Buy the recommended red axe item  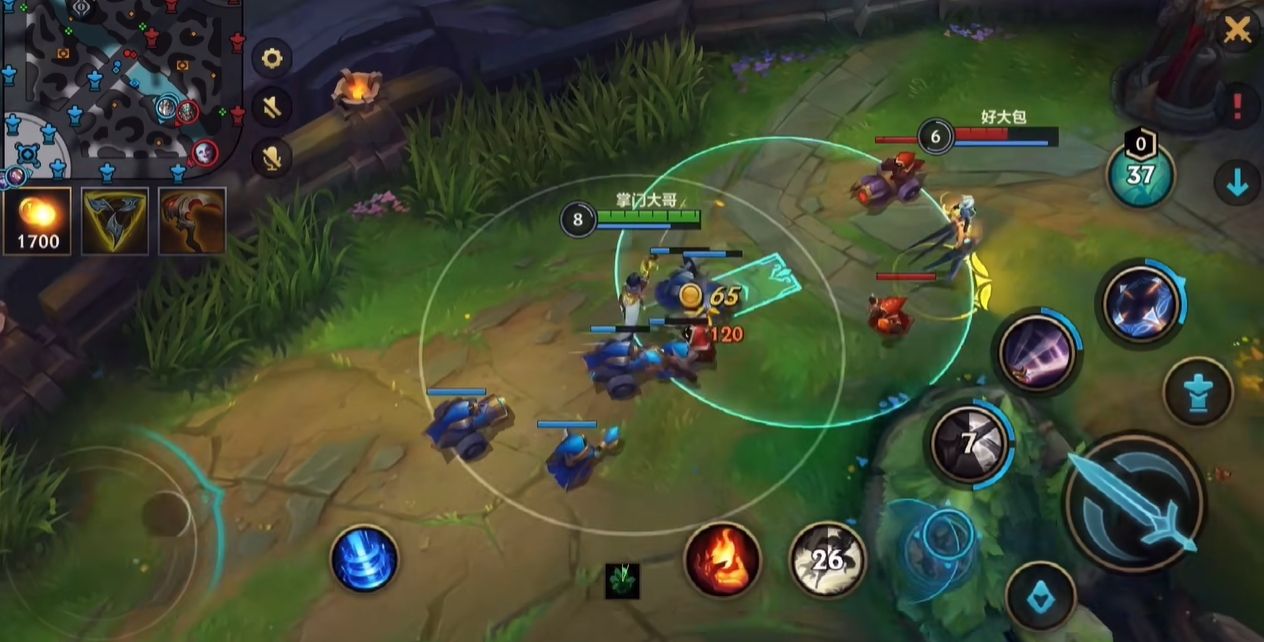point(192,221)
